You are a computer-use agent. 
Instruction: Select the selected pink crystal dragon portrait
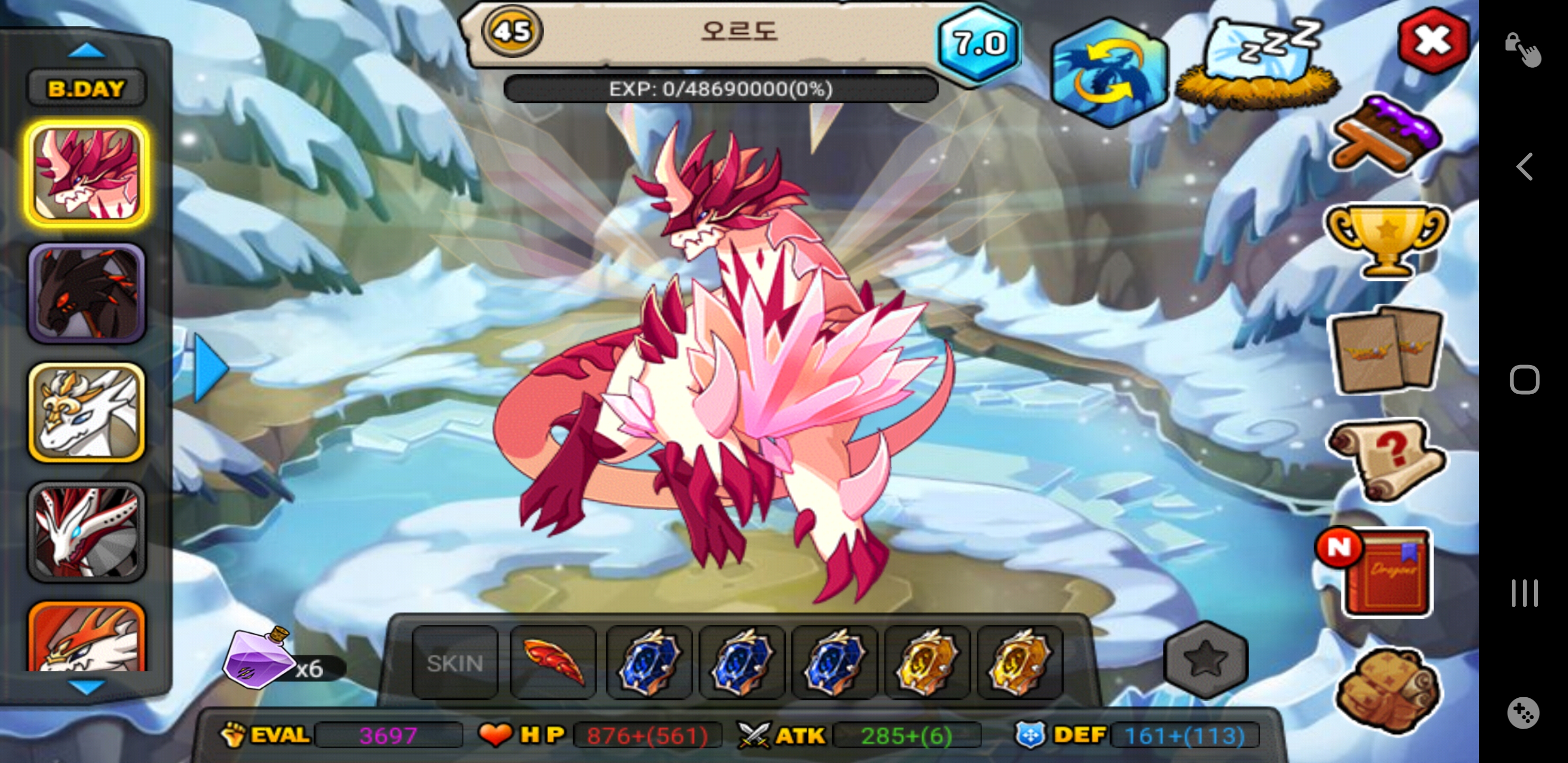tap(86, 174)
